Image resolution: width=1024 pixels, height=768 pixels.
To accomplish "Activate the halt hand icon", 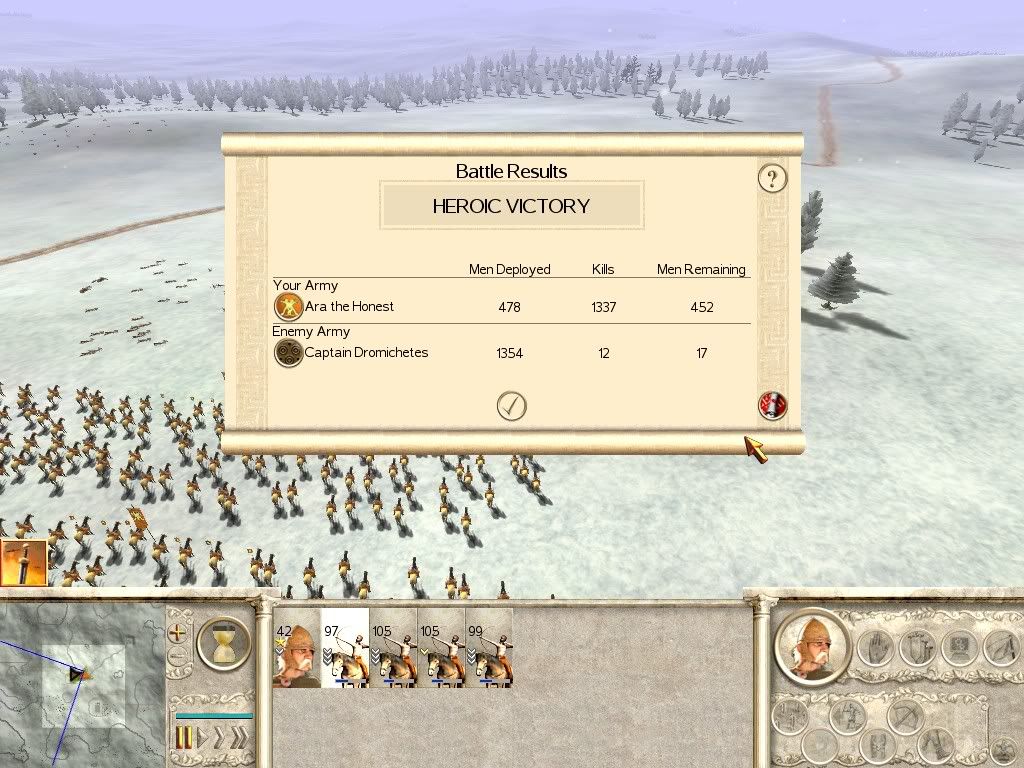I will tap(875, 648).
